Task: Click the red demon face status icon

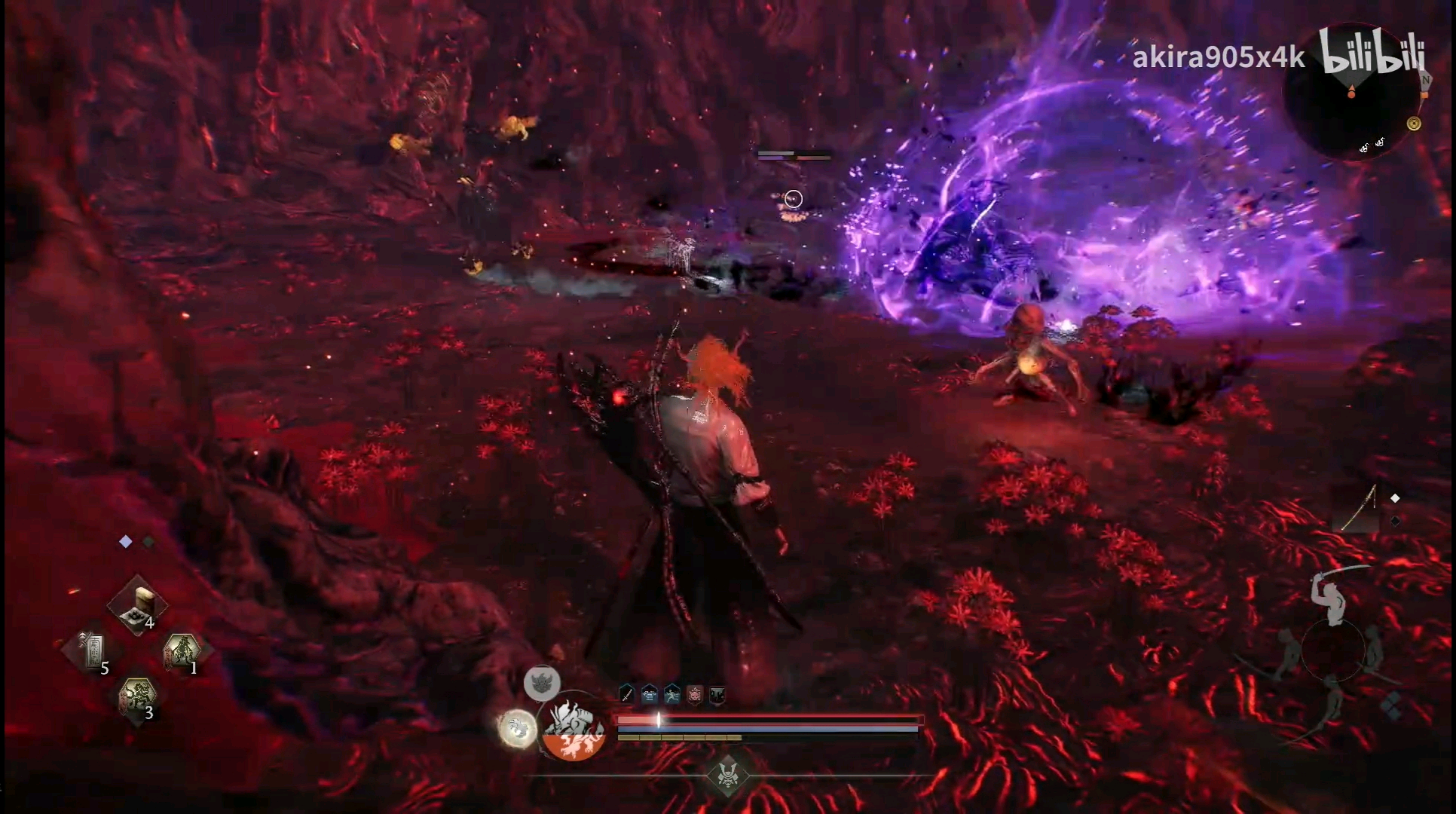Action: point(695,694)
